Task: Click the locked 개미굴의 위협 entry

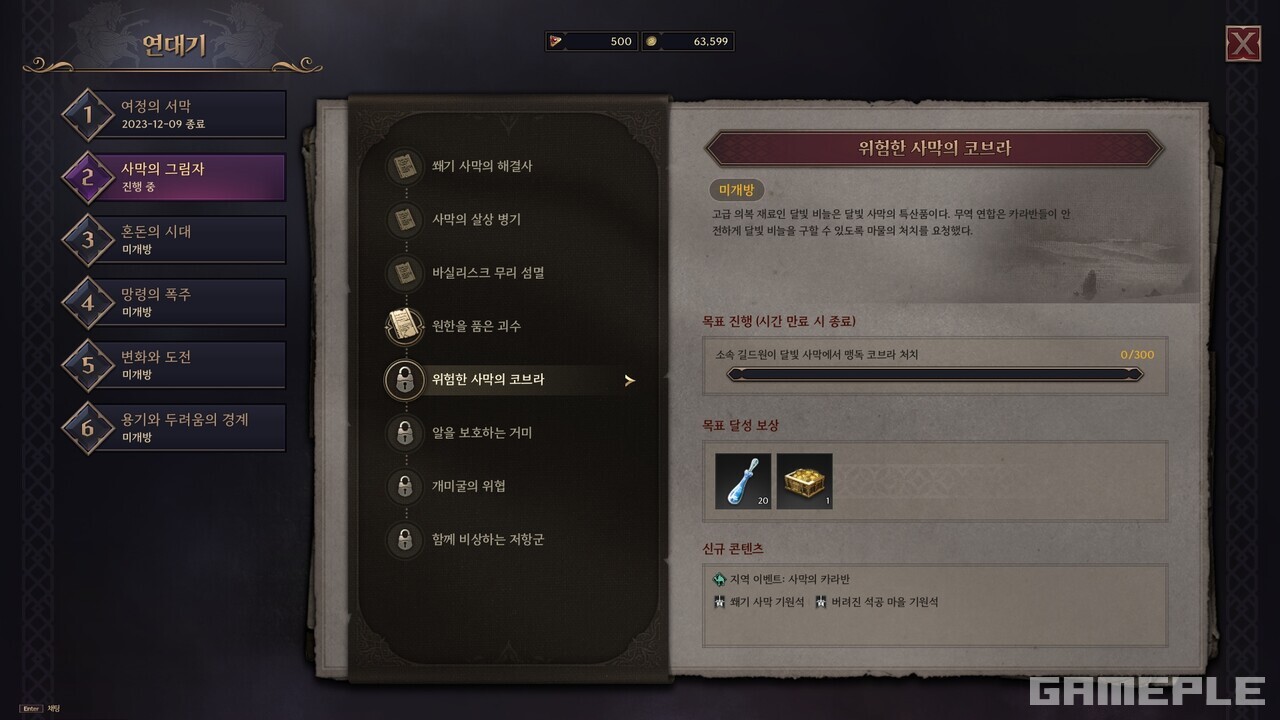Action: pyautogui.click(x=468, y=486)
